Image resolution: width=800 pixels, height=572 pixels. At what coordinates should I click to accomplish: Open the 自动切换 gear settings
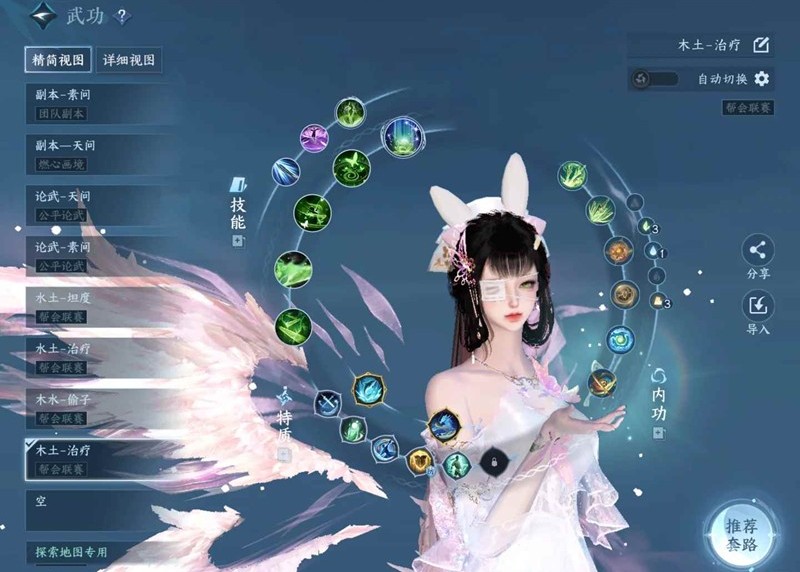point(762,79)
